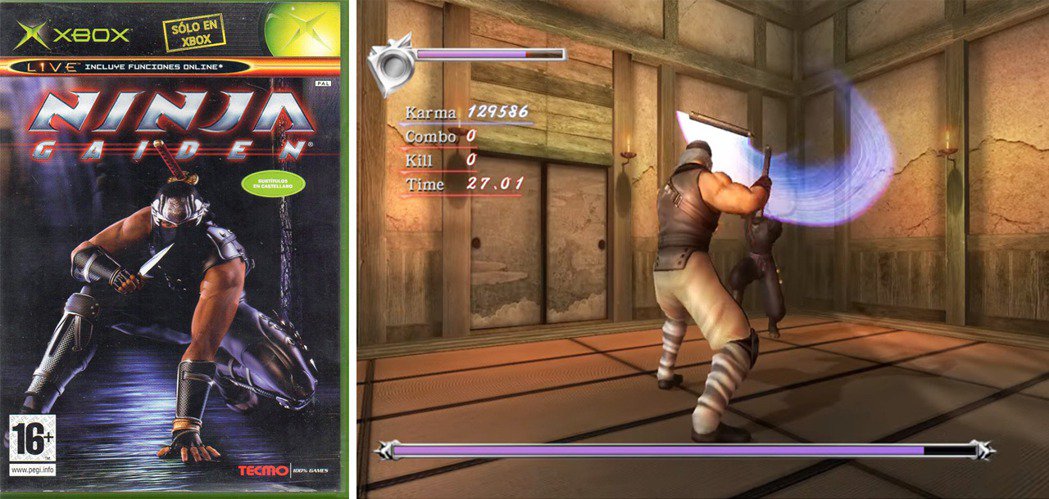Open the Ninja Gaiden Xbox box cover image

[173, 249]
